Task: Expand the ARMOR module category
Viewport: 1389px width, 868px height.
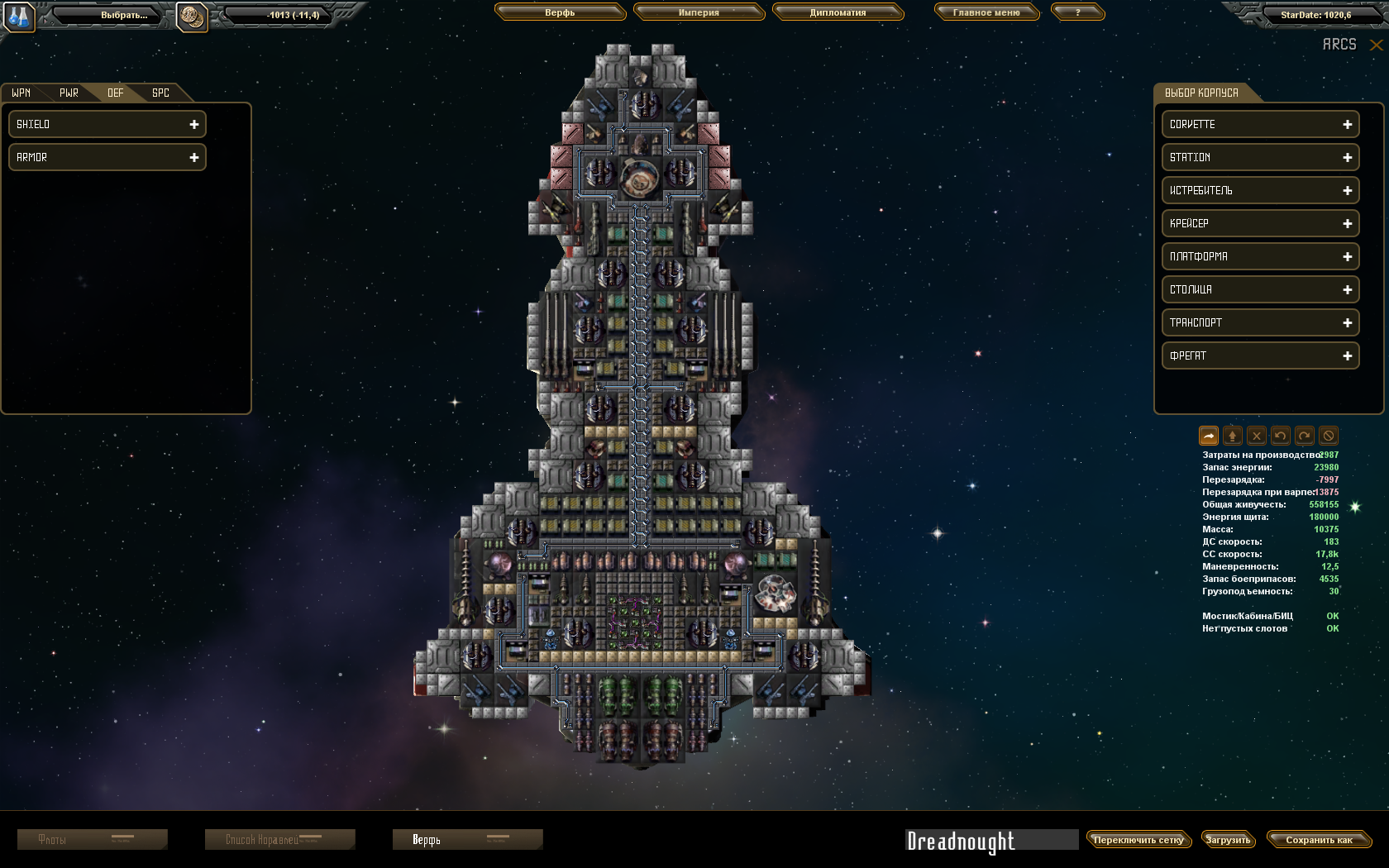Action: 107,157
